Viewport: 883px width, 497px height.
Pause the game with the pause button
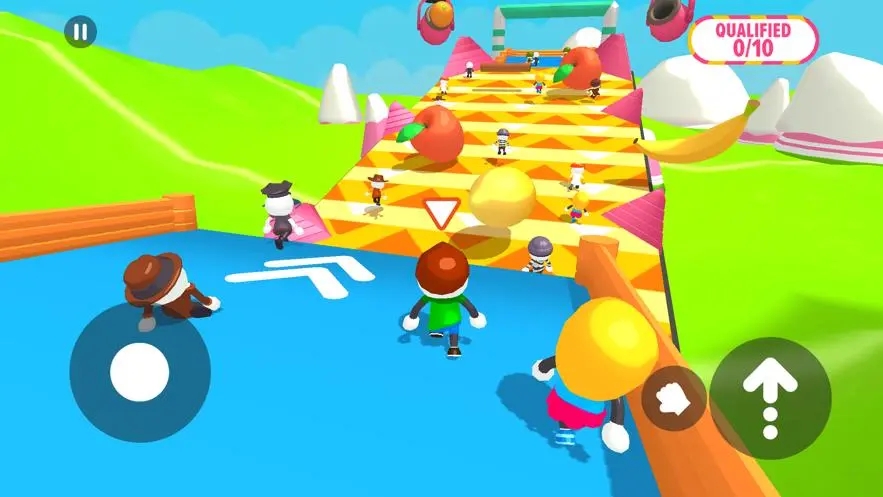click(80, 32)
